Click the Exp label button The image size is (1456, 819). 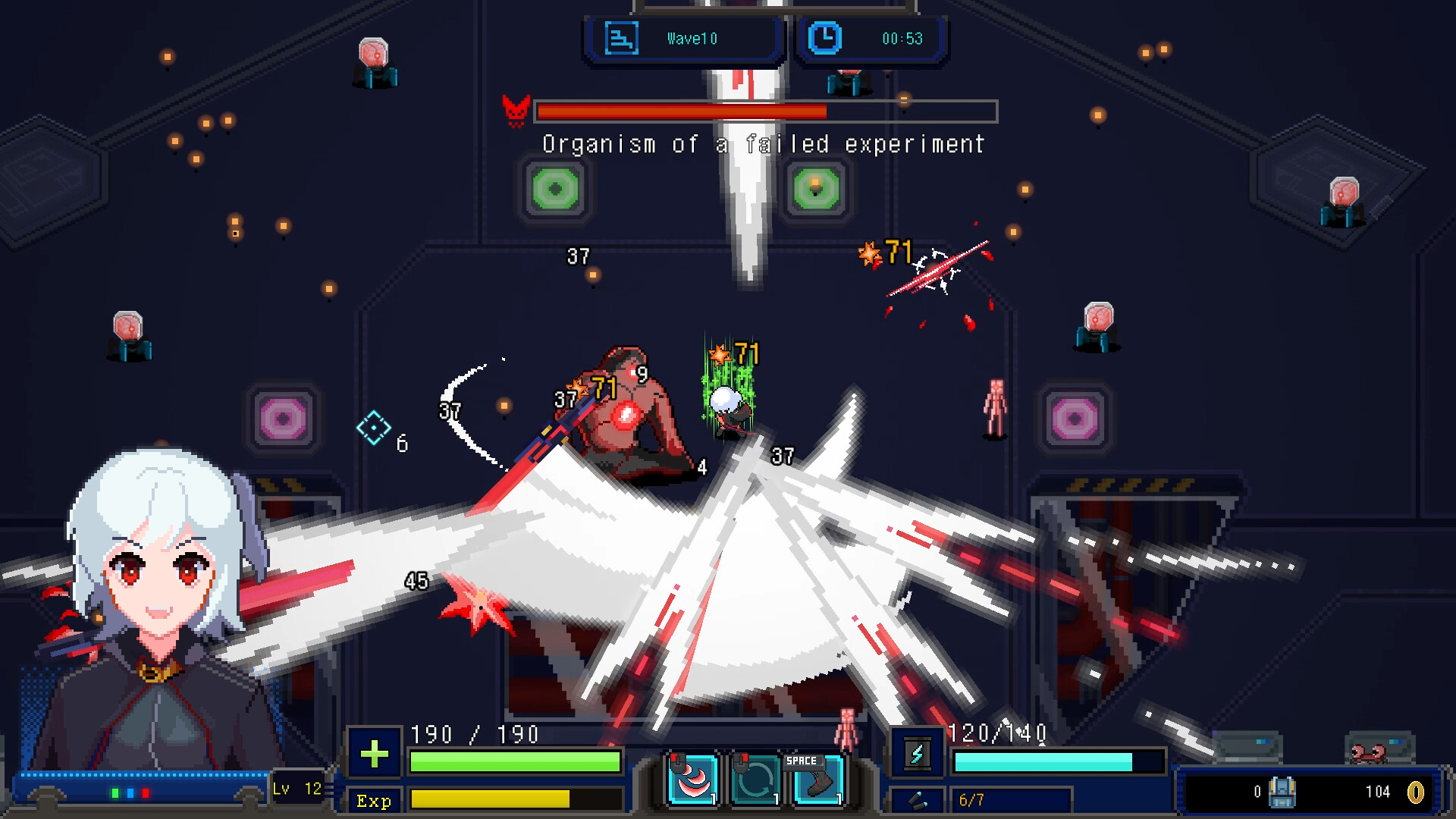point(373,801)
